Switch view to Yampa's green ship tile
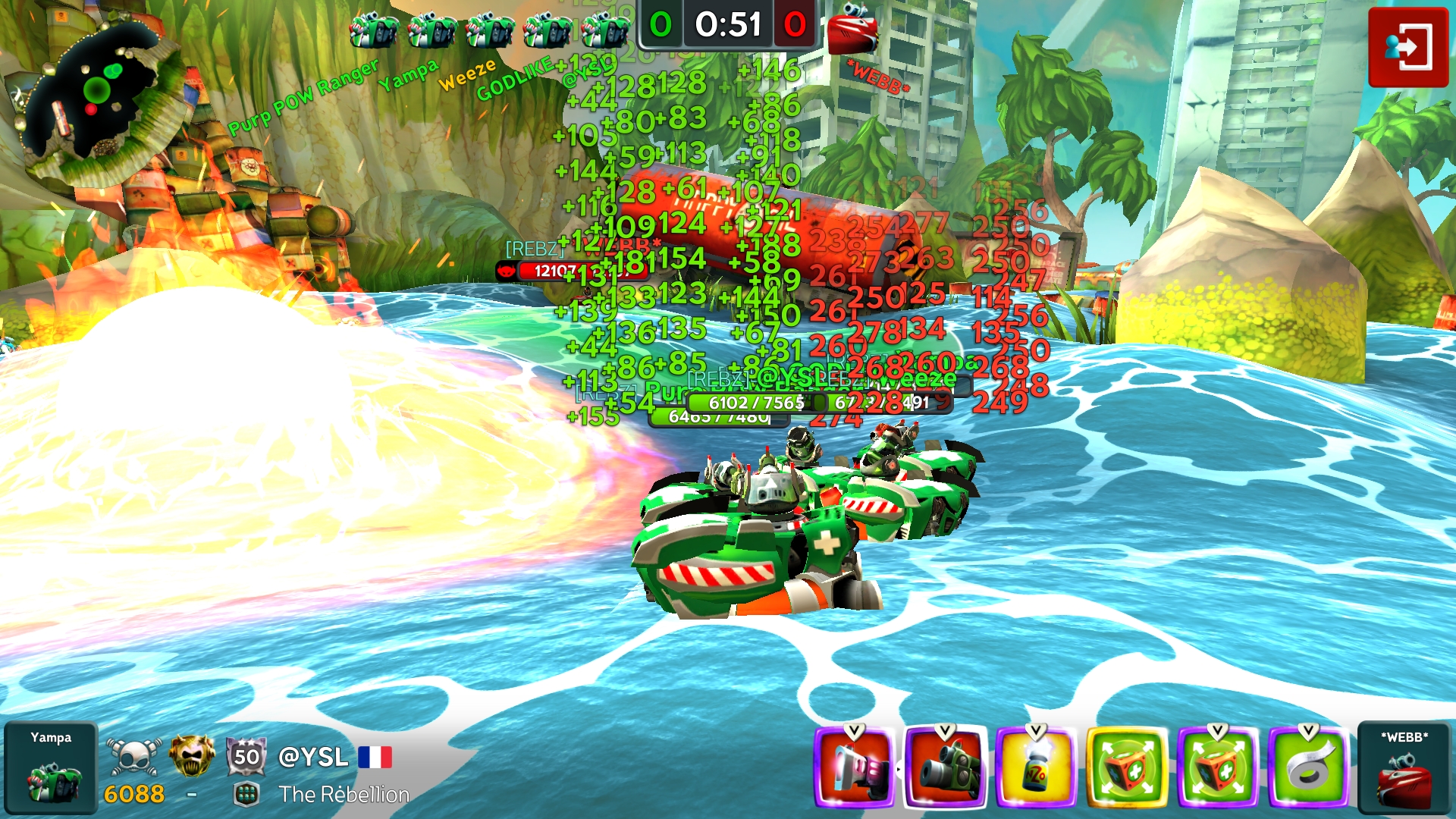Image resolution: width=1456 pixels, height=819 pixels. 51,767
